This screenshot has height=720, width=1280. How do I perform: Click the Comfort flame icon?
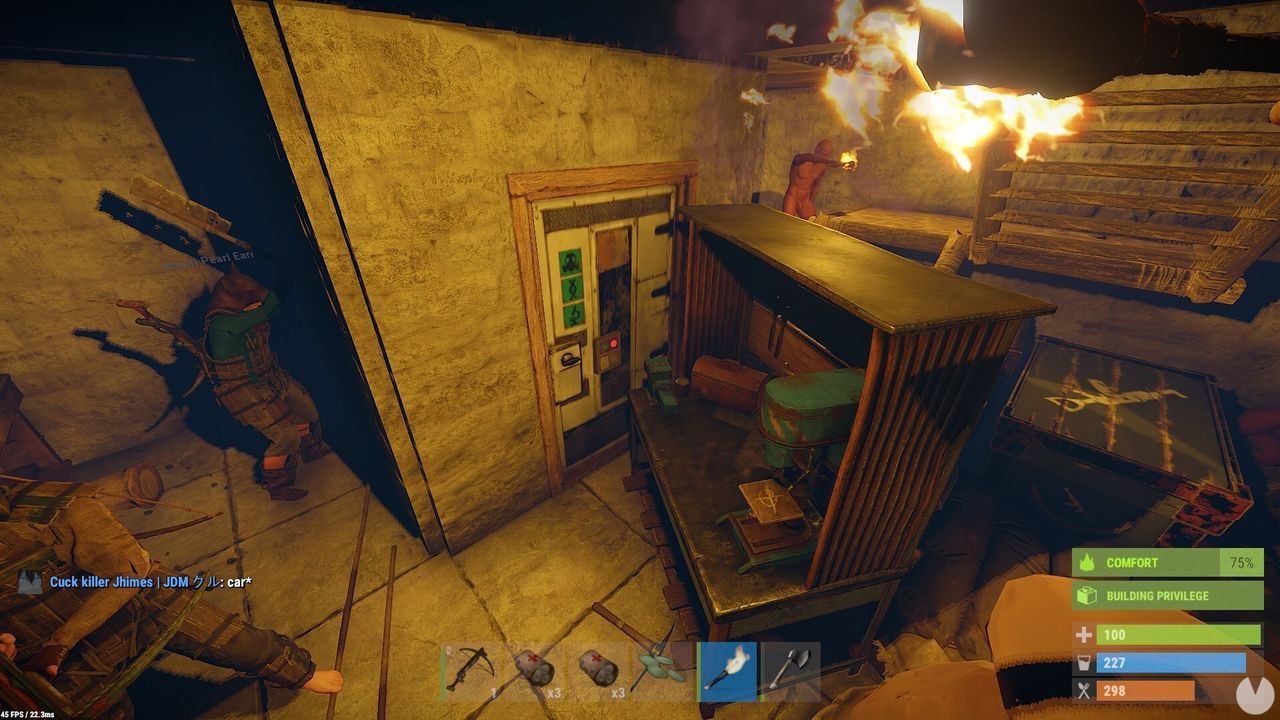click(1085, 562)
